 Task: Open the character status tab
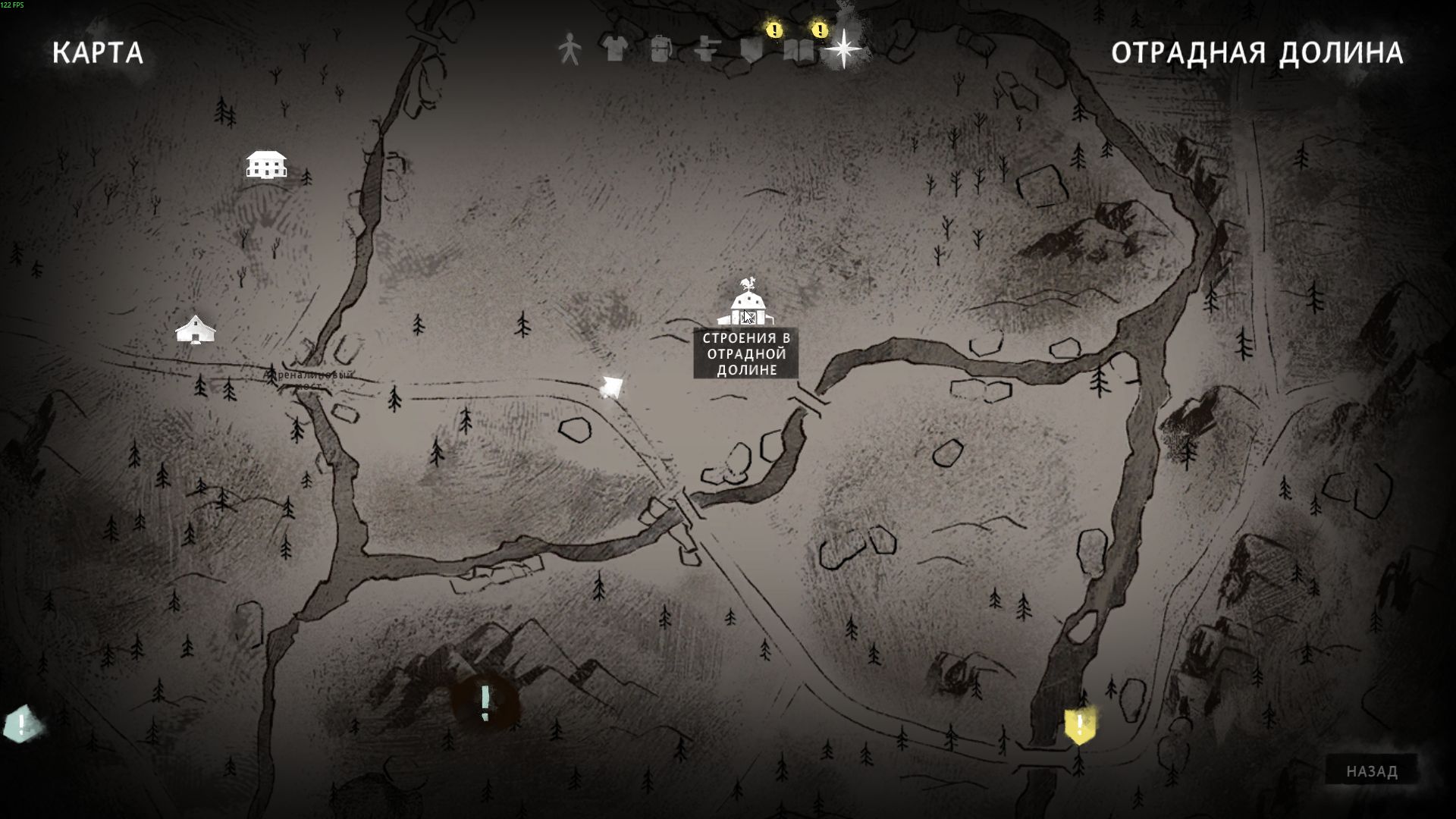[570, 50]
